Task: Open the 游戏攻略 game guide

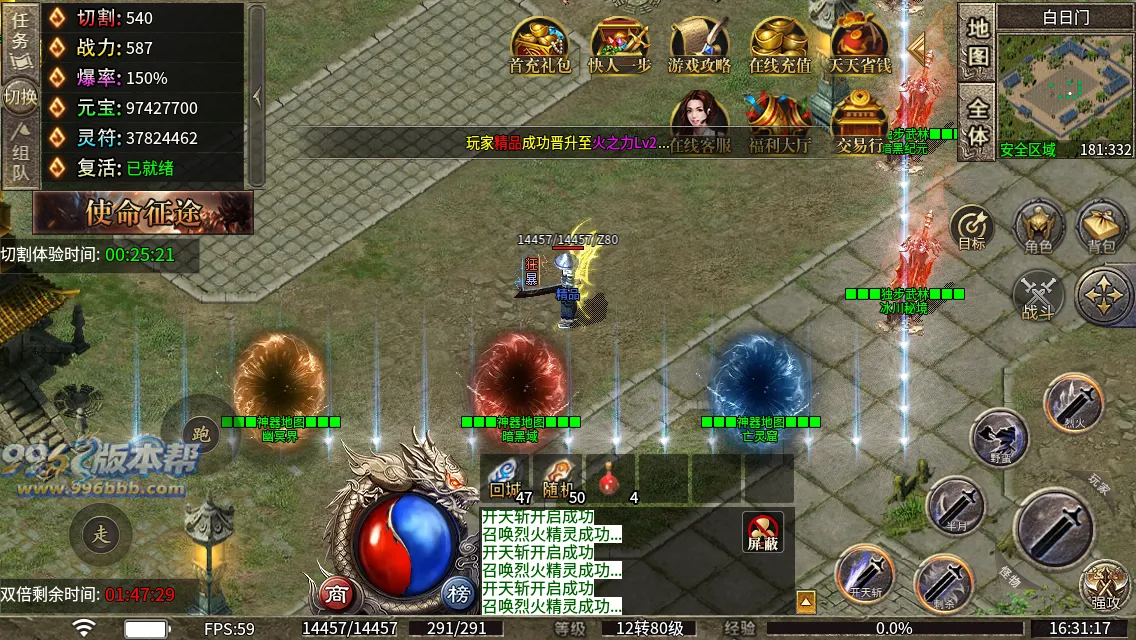Action: coord(699,45)
